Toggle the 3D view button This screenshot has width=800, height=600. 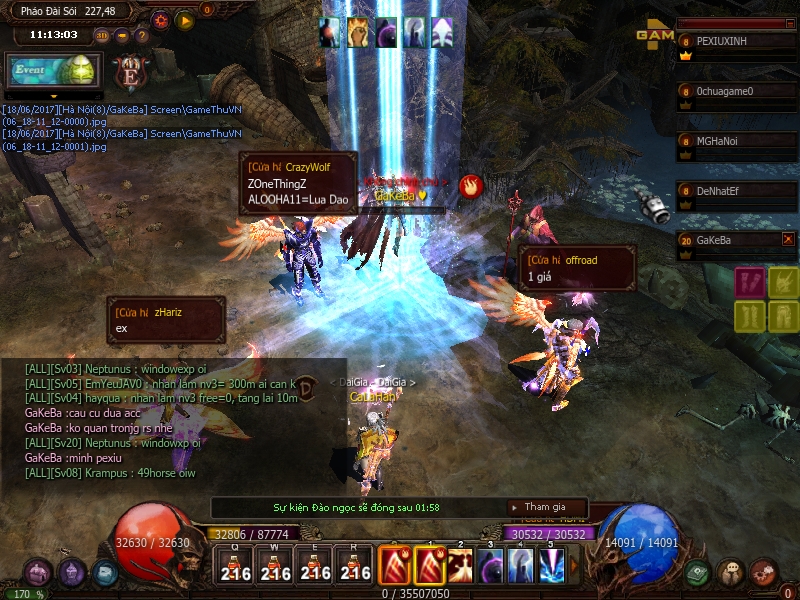coord(102,35)
